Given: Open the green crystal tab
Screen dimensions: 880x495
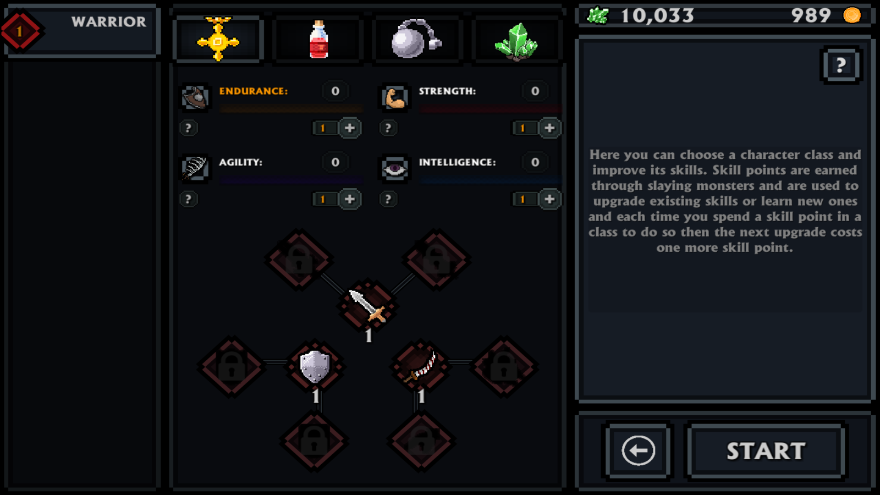Looking at the screenshot, I should pos(516,40).
